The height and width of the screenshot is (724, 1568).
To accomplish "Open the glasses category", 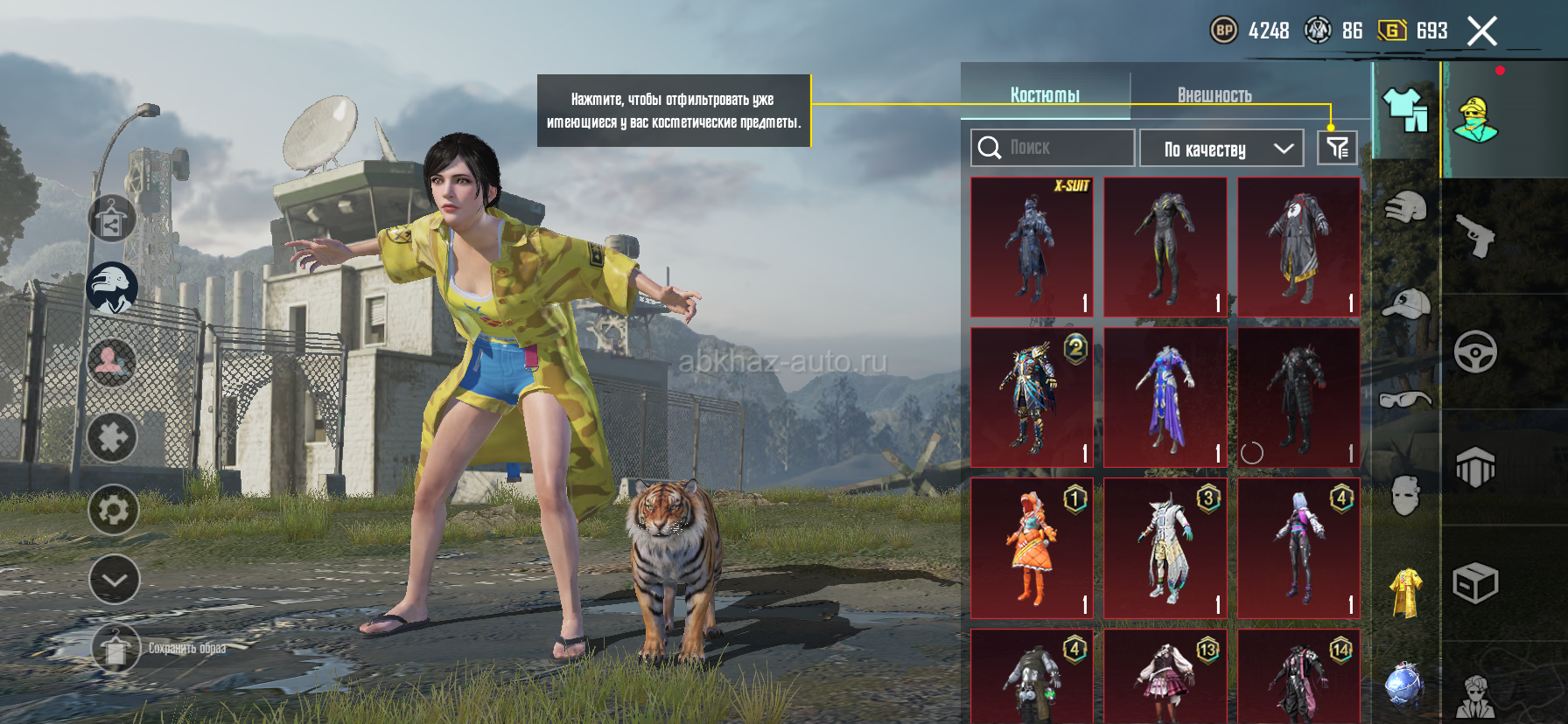I will (1405, 400).
